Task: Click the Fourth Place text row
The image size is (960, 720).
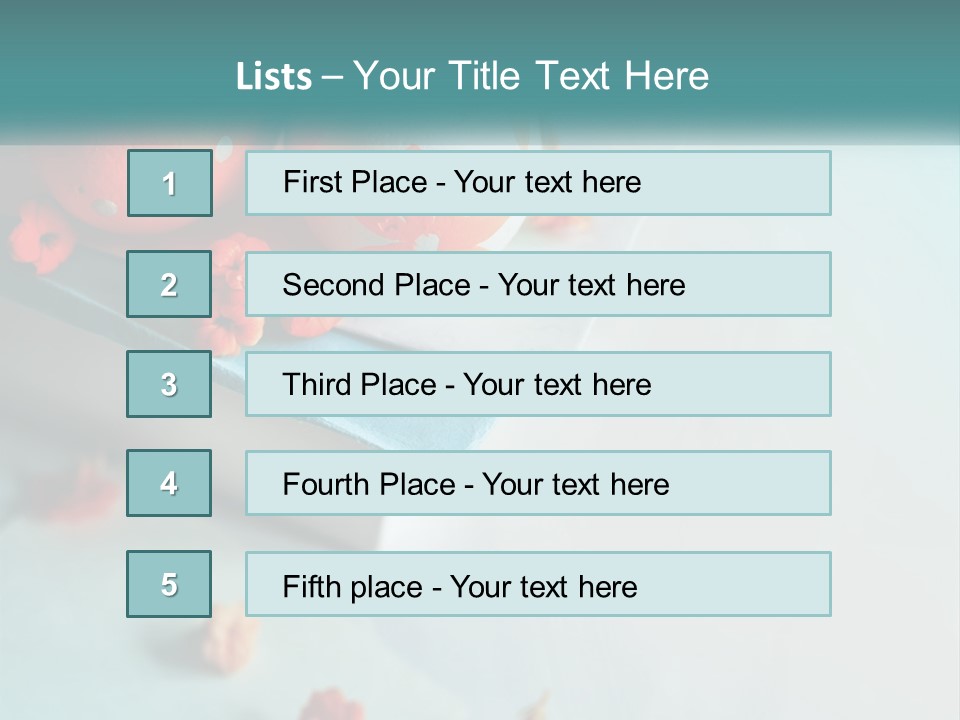Action: pyautogui.click(x=538, y=483)
